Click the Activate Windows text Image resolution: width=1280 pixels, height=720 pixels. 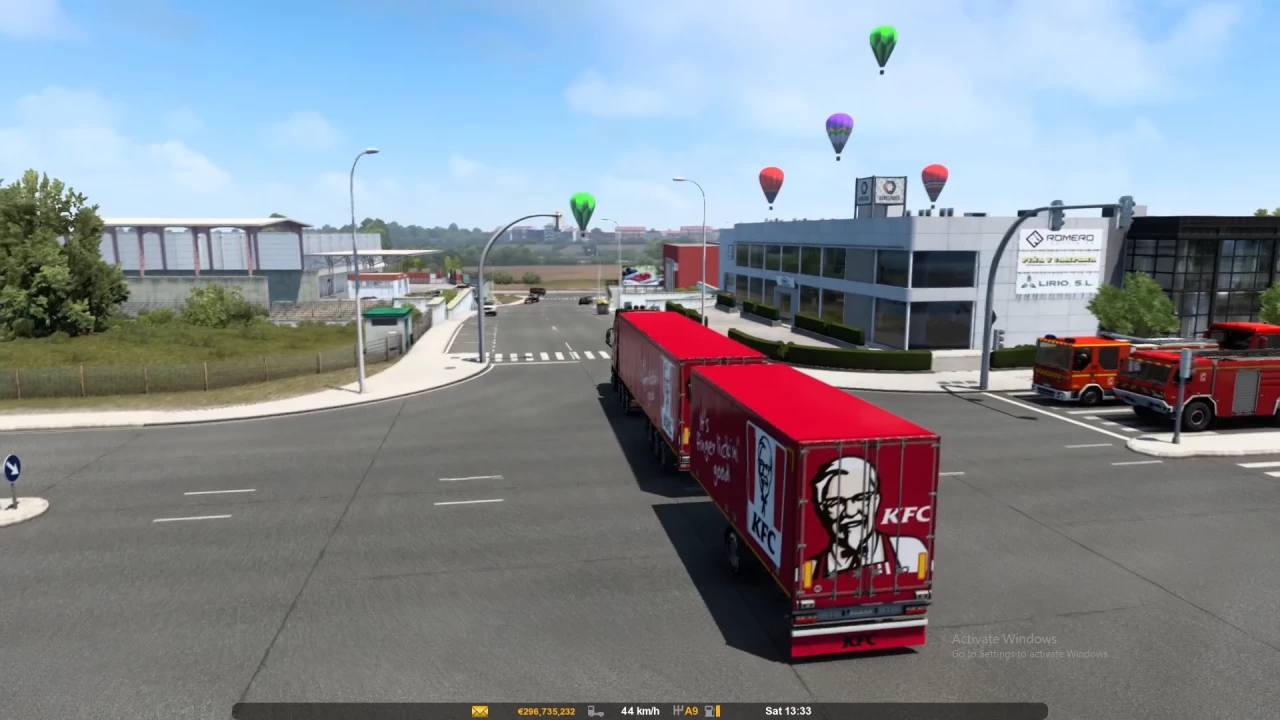pyautogui.click(x=1004, y=638)
